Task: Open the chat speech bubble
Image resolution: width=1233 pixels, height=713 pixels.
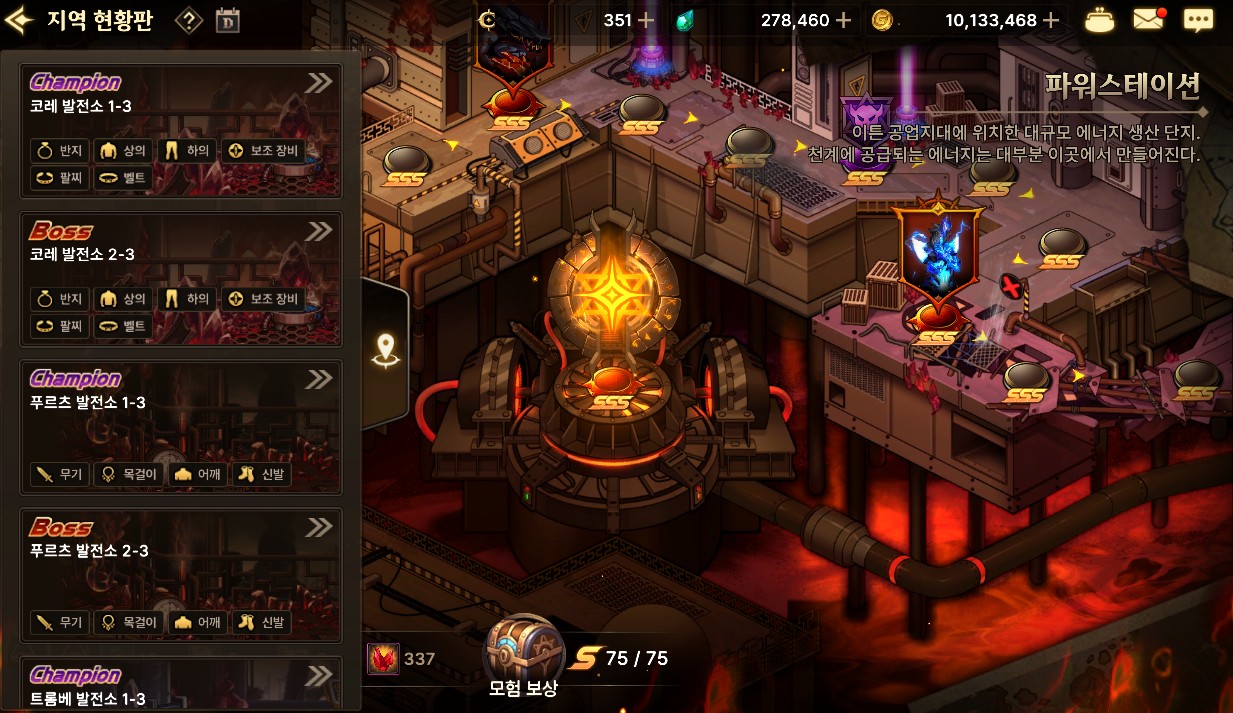Action: click(x=1198, y=20)
